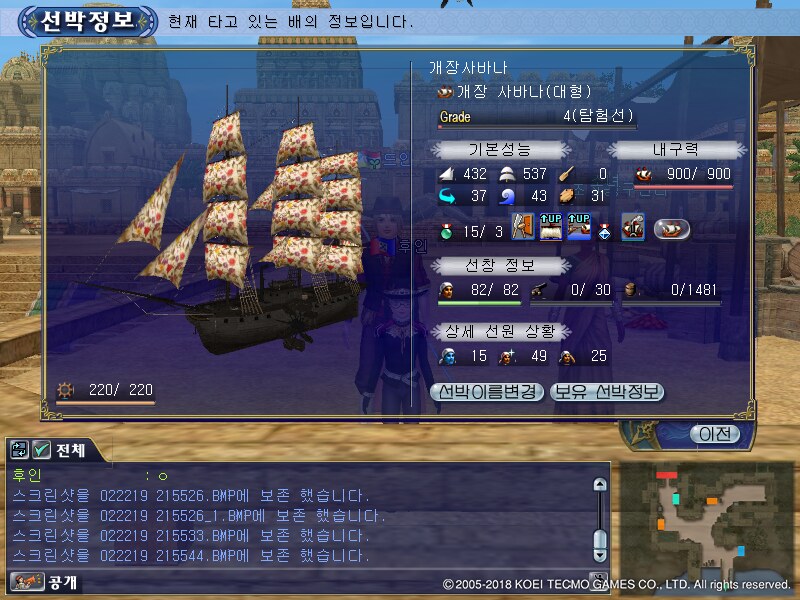
Task: Open the 보유 선박정보 owned ships info
Action: [x=608, y=391]
